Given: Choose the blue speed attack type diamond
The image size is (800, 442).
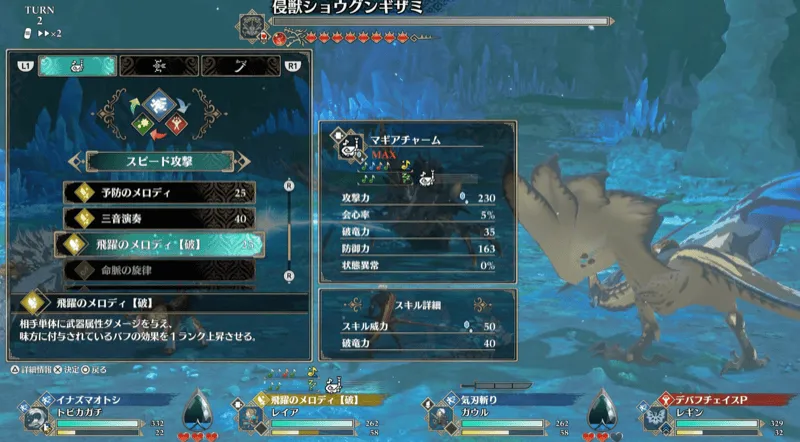Looking at the screenshot, I should [x=160, y=105].
